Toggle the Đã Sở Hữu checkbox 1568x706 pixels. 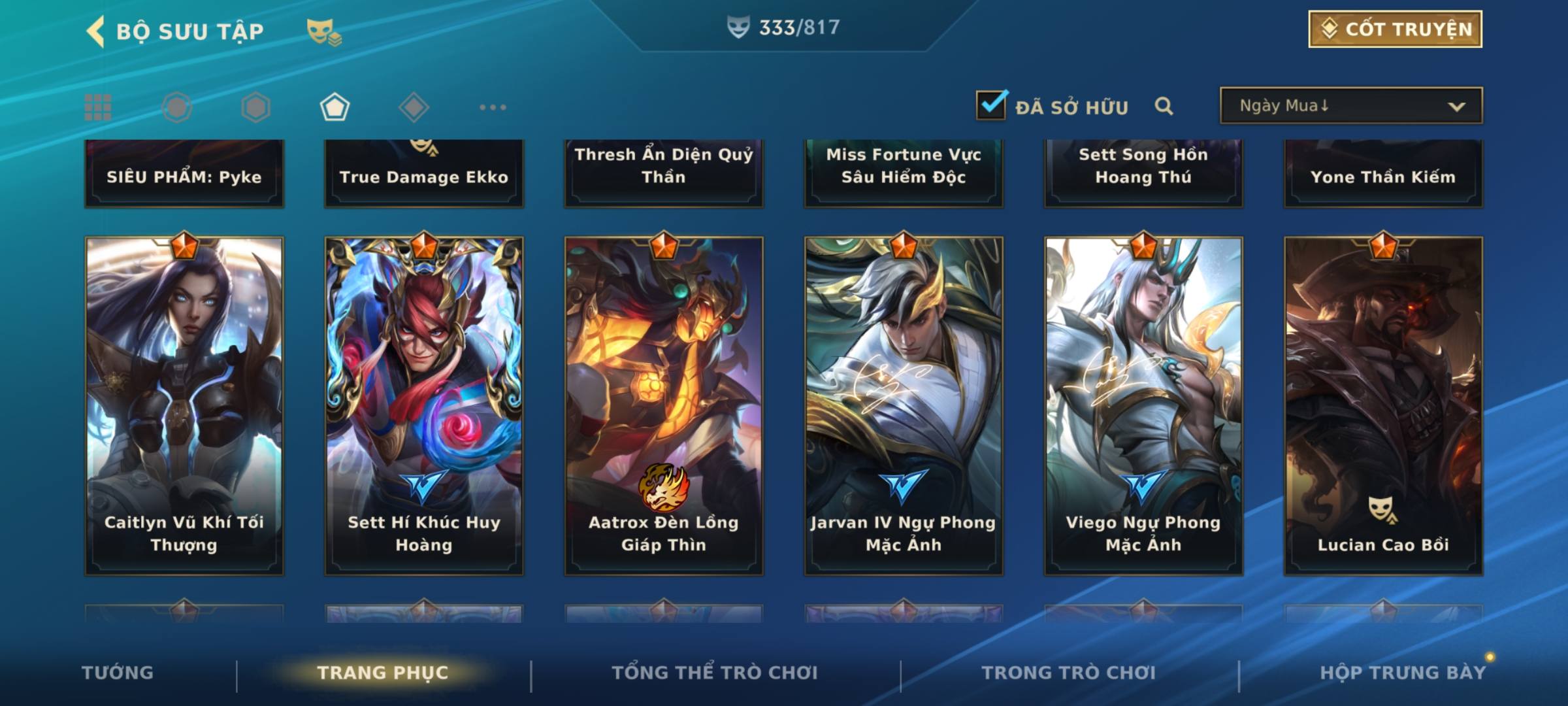tap(991, 105)
